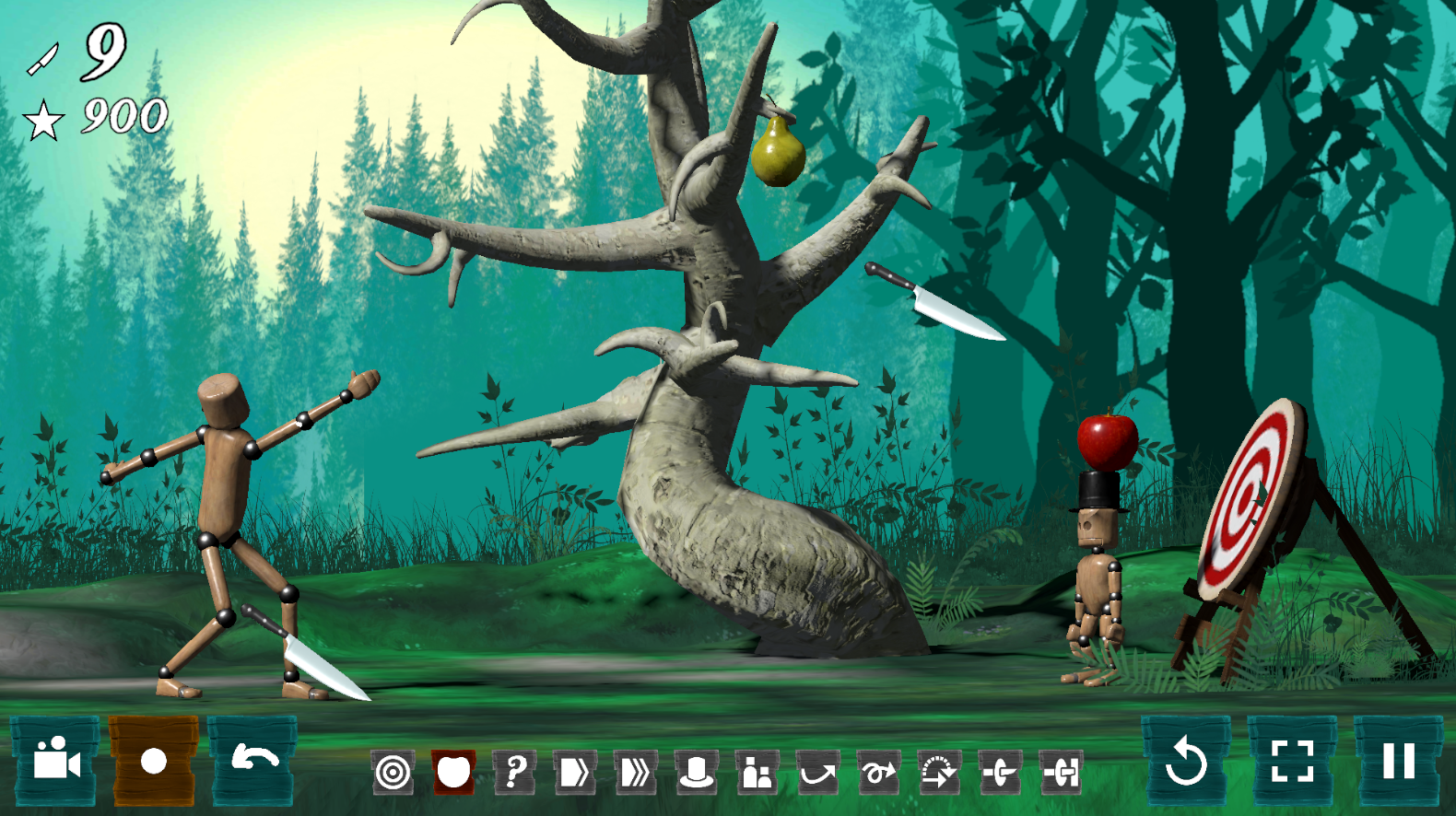Choose the dotted arc arrow icon

pos(939,772)
